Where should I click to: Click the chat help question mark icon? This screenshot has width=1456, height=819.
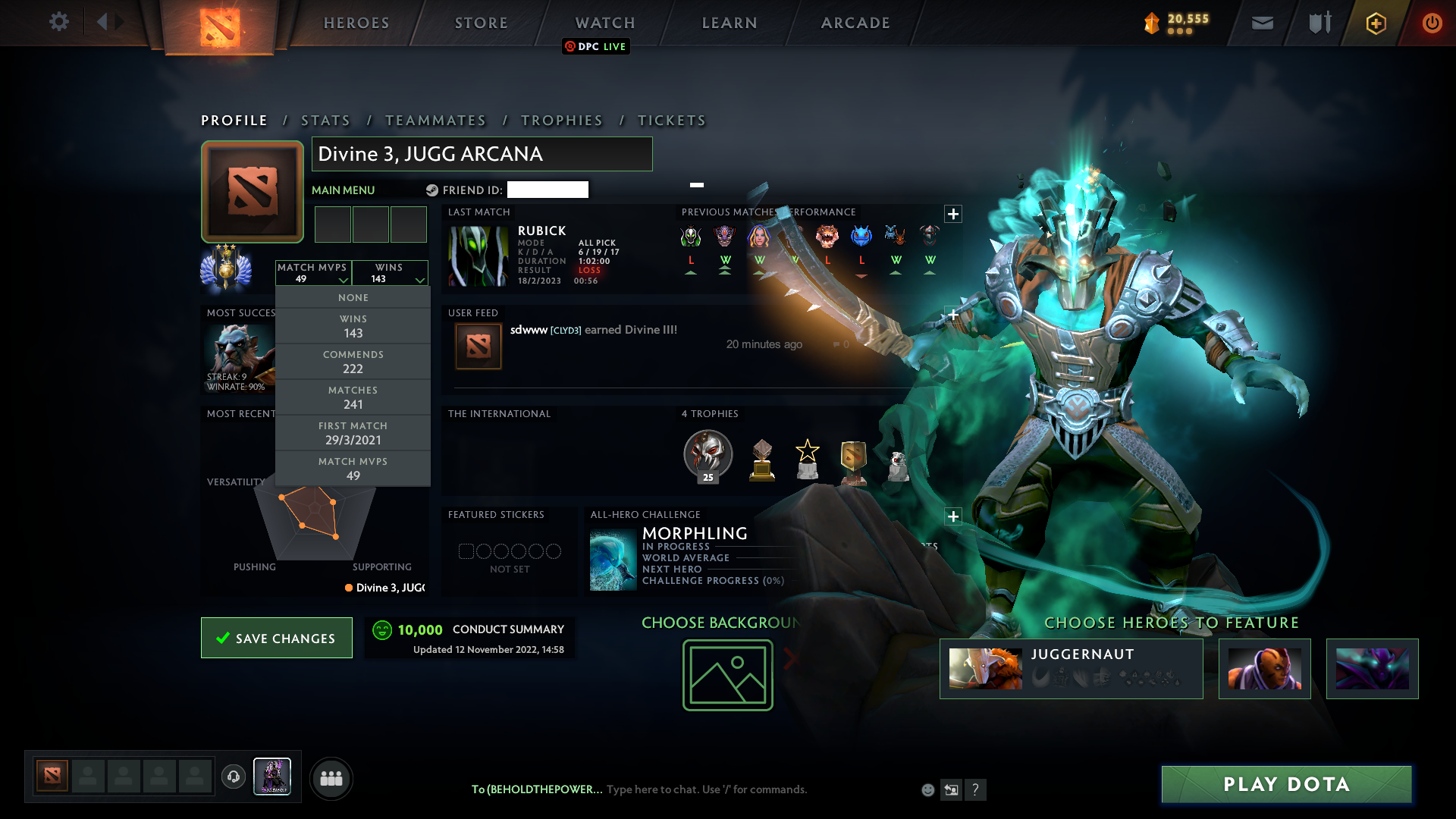tap(976, 789)
